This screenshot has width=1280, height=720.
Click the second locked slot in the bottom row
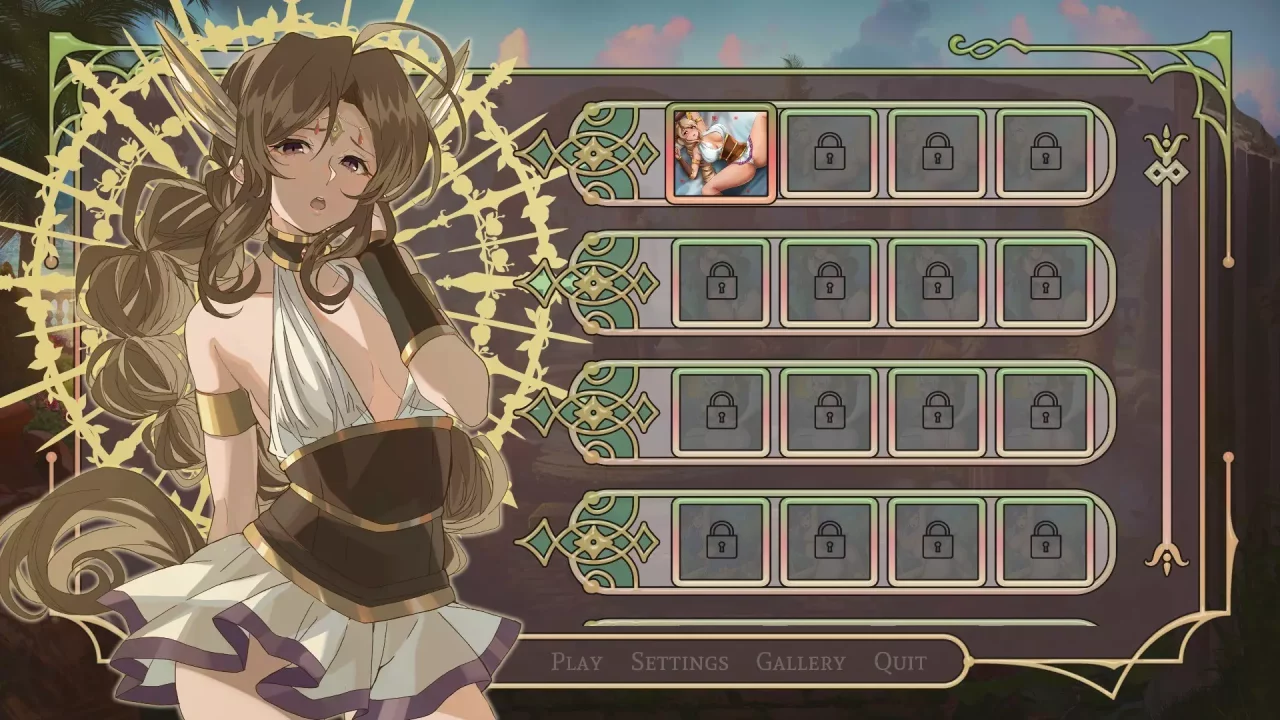(x=828, y=541)
